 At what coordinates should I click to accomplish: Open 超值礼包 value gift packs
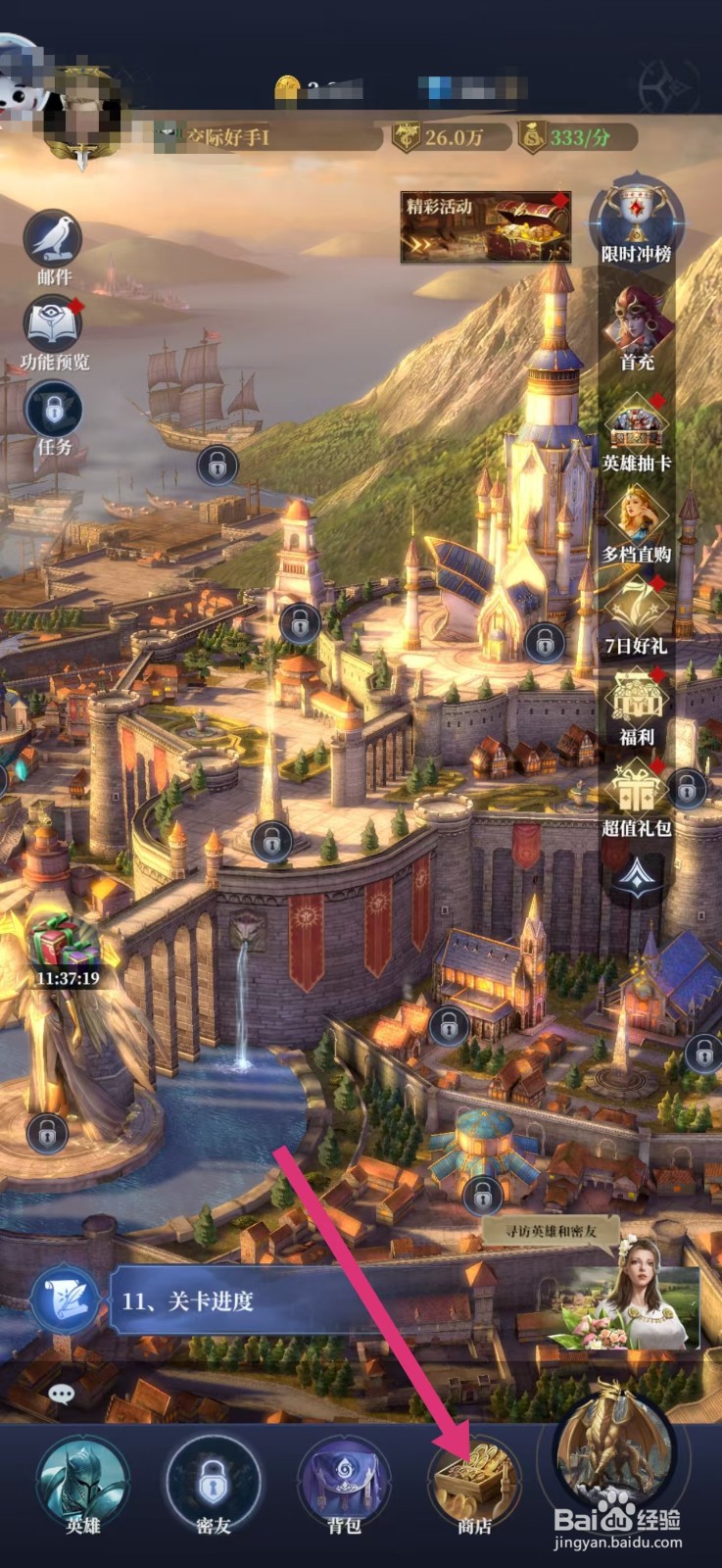[637, 794]
